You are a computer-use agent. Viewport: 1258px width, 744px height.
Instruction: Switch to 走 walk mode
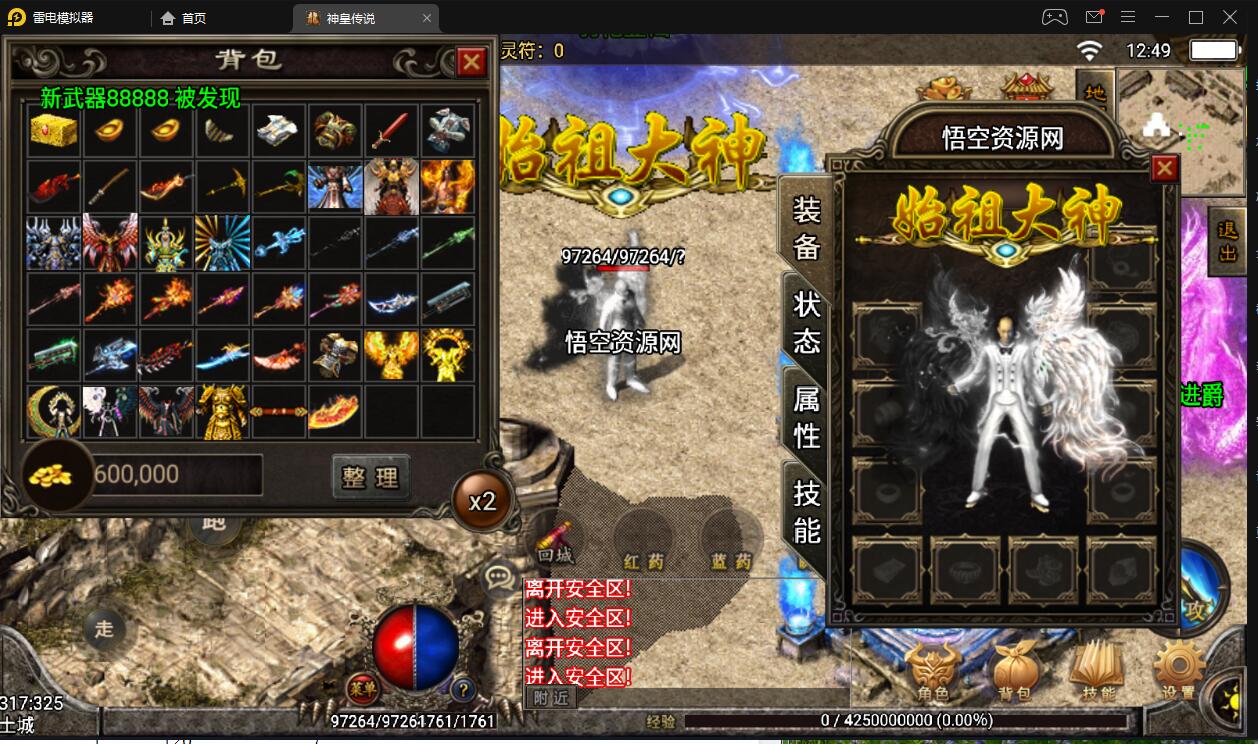point(104,628)
